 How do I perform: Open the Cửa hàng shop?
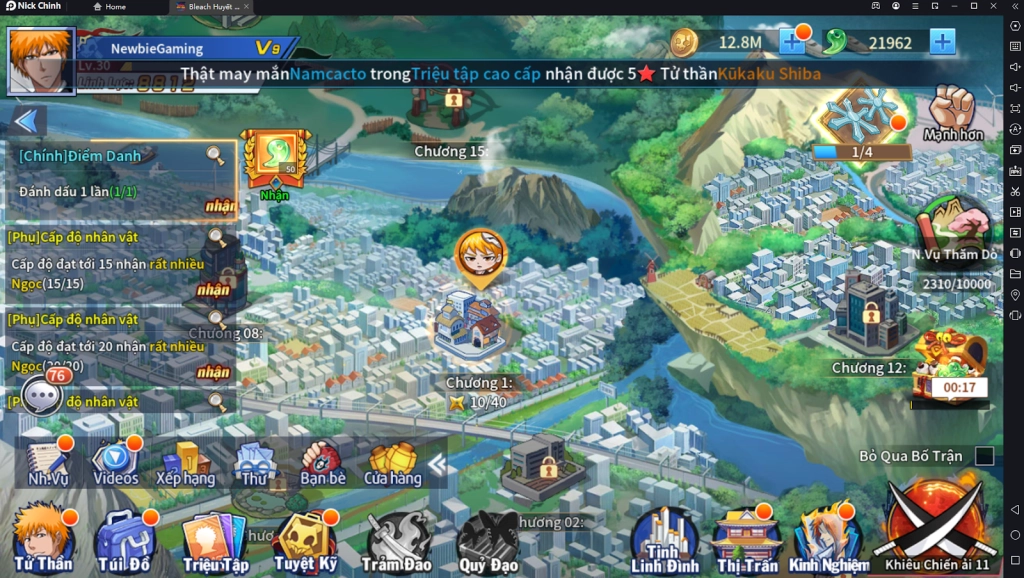(392, 462)
